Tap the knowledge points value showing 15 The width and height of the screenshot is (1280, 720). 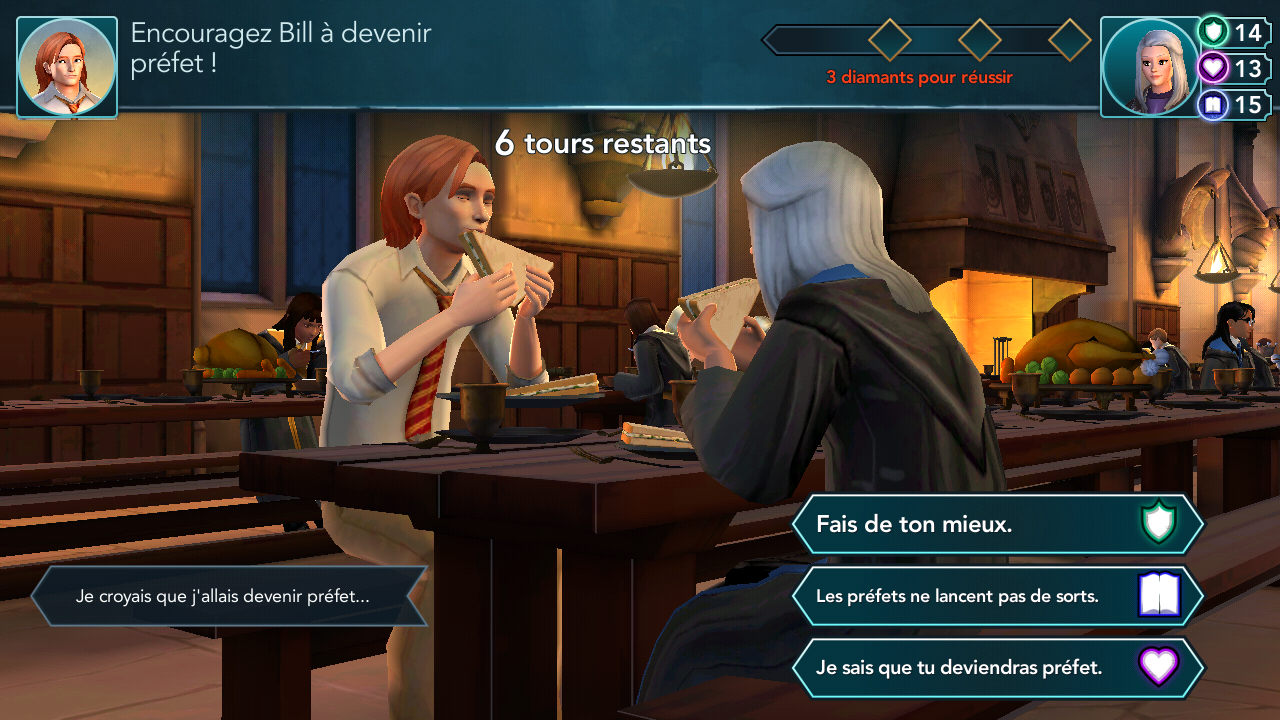coord(1247,104)
